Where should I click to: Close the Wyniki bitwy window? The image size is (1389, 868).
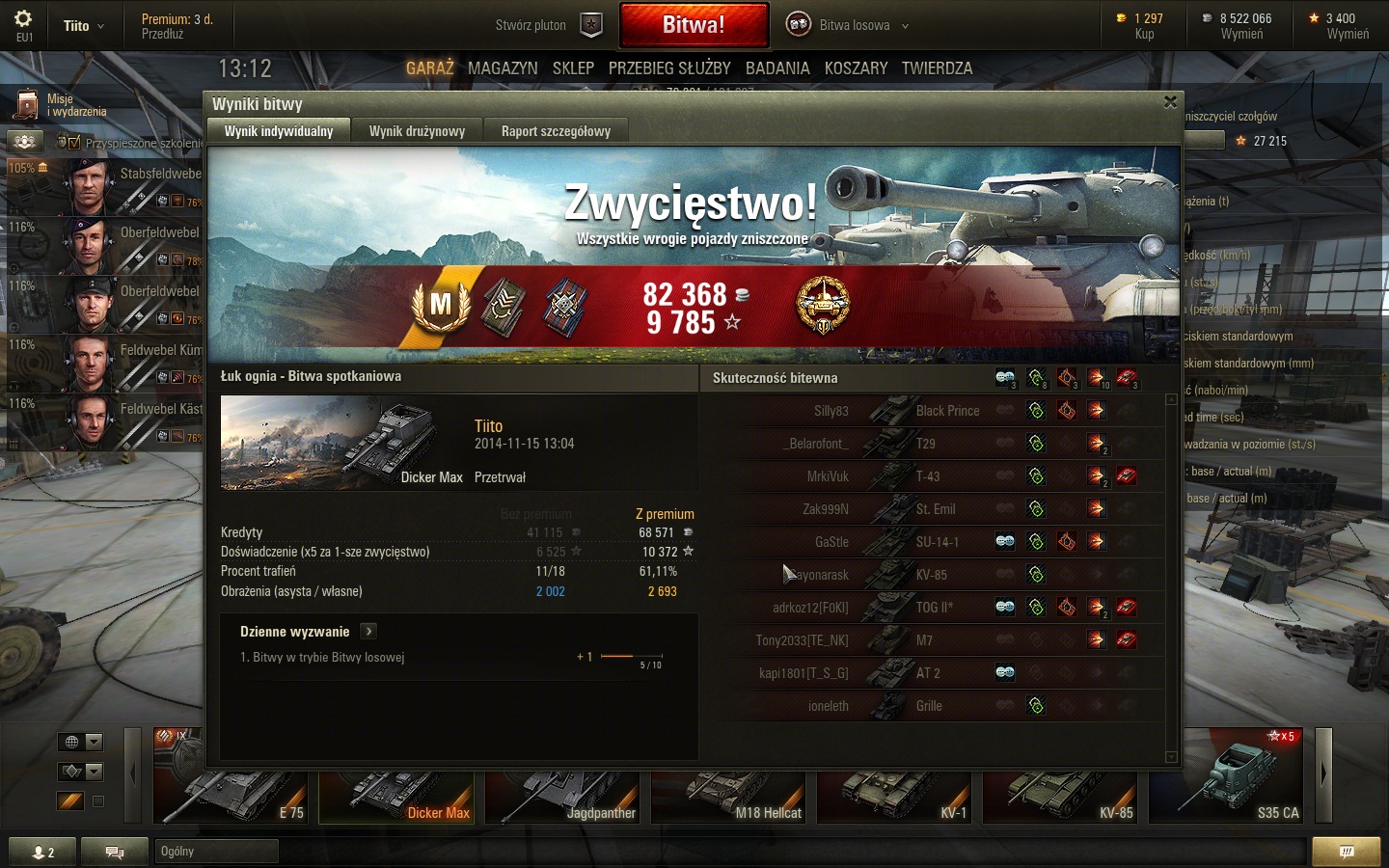pyautogui.click(x=1170, y=102)
